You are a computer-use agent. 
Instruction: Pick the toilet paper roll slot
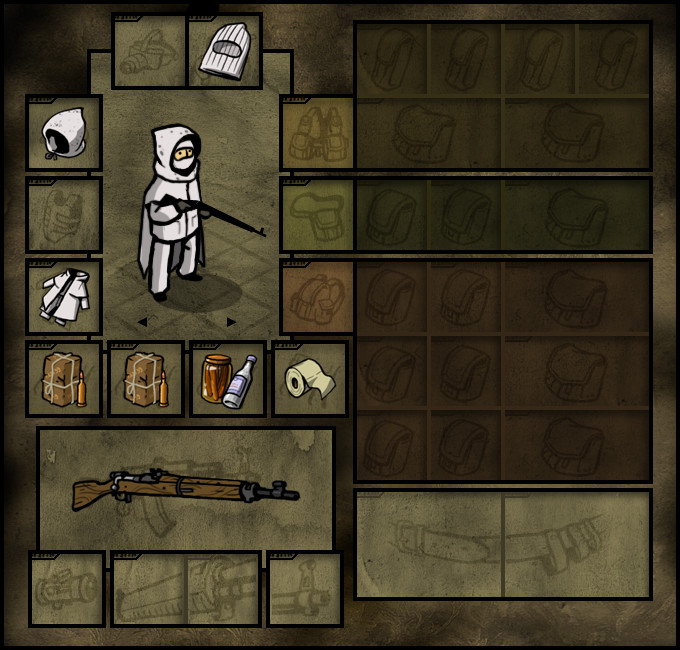[x=310, y=379]
